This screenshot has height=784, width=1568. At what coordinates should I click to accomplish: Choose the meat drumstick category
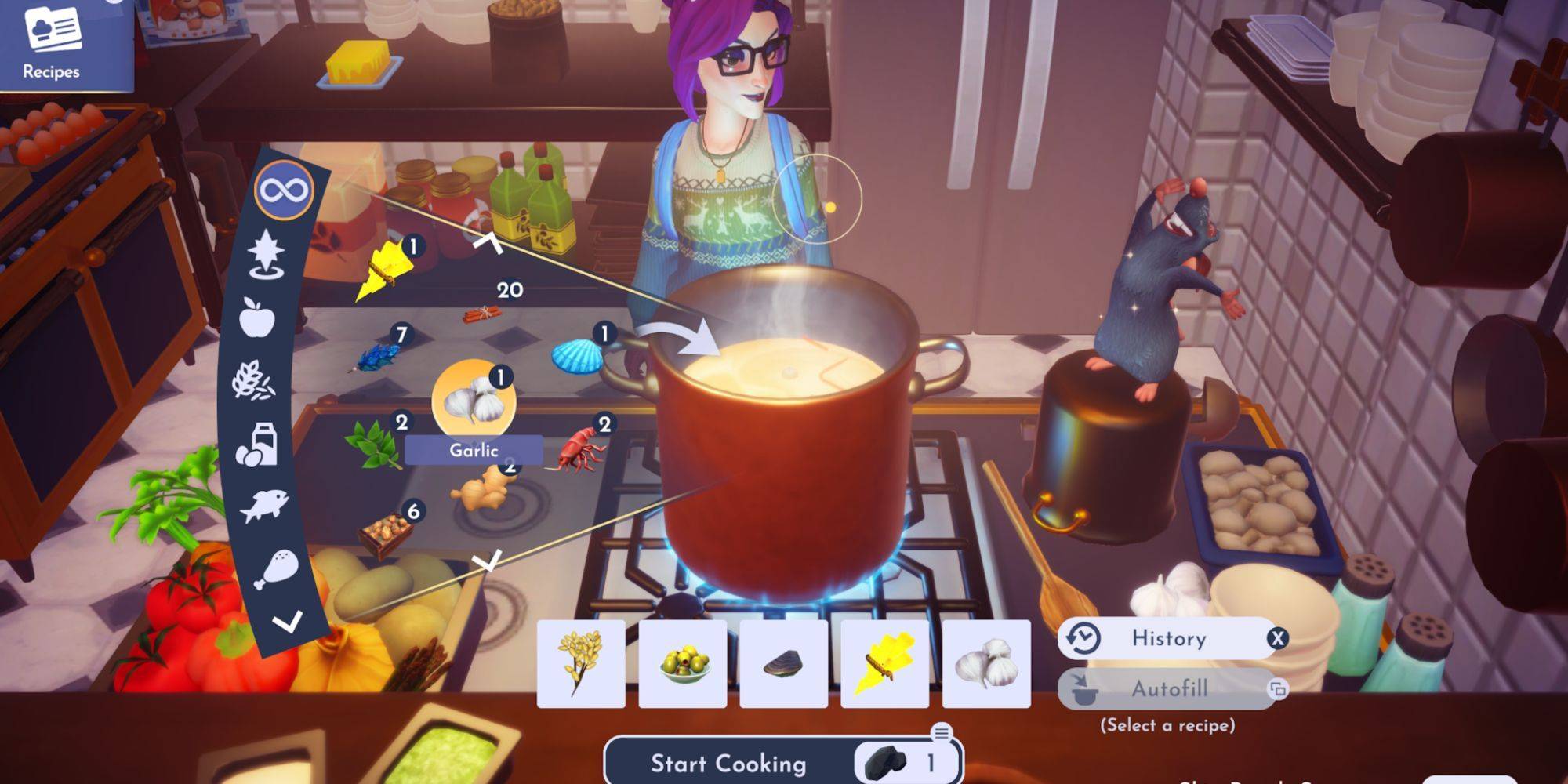(275, 568)
